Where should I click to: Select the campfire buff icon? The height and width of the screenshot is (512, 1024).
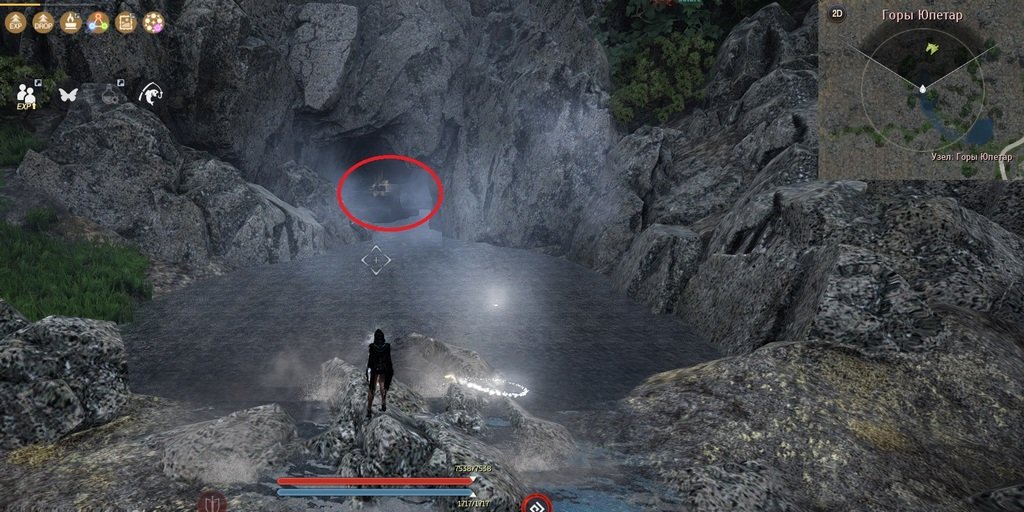click(x=70, y=22)
